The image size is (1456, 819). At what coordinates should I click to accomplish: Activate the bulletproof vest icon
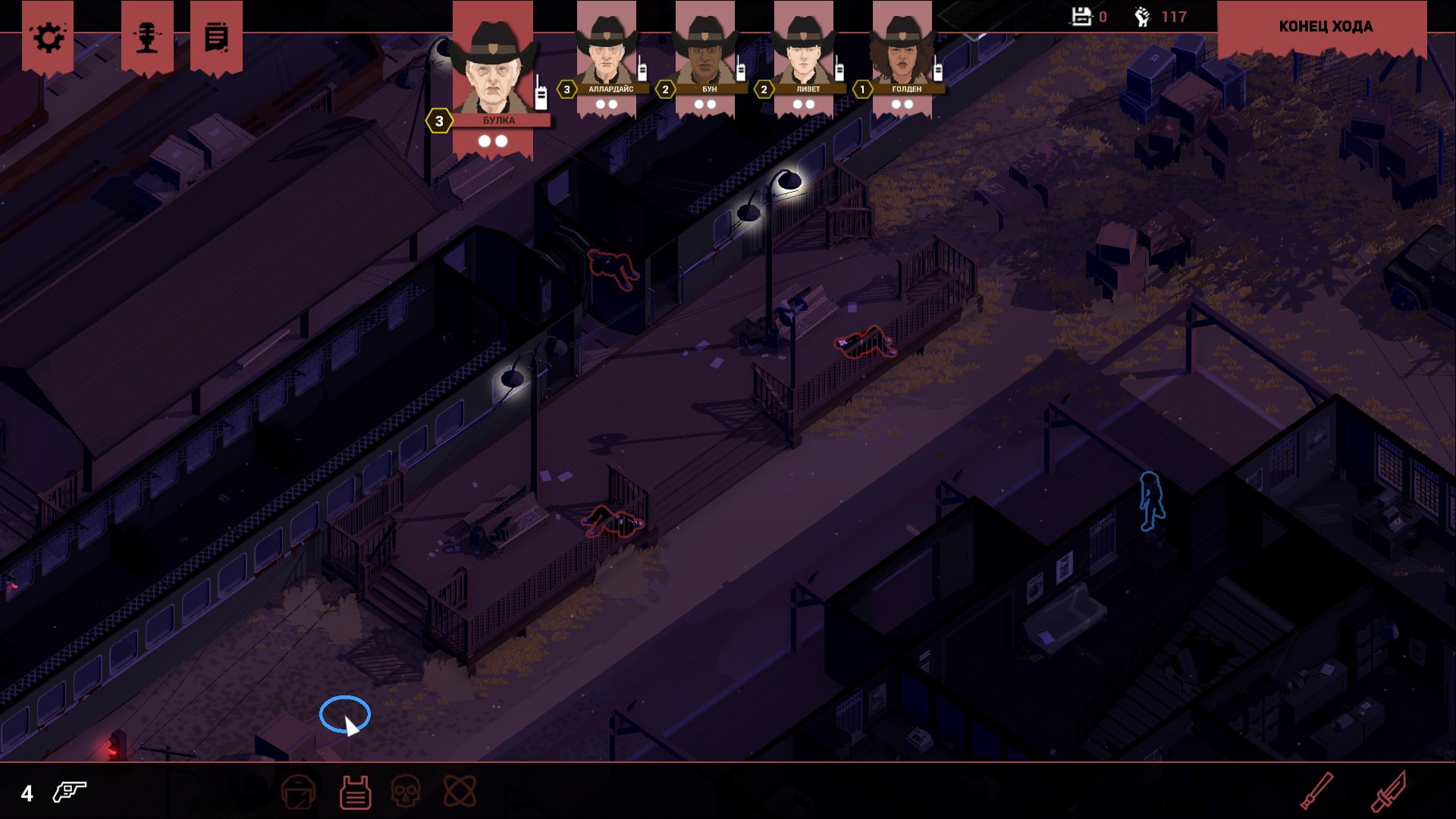pyautogui.click(x=355, y=792)
